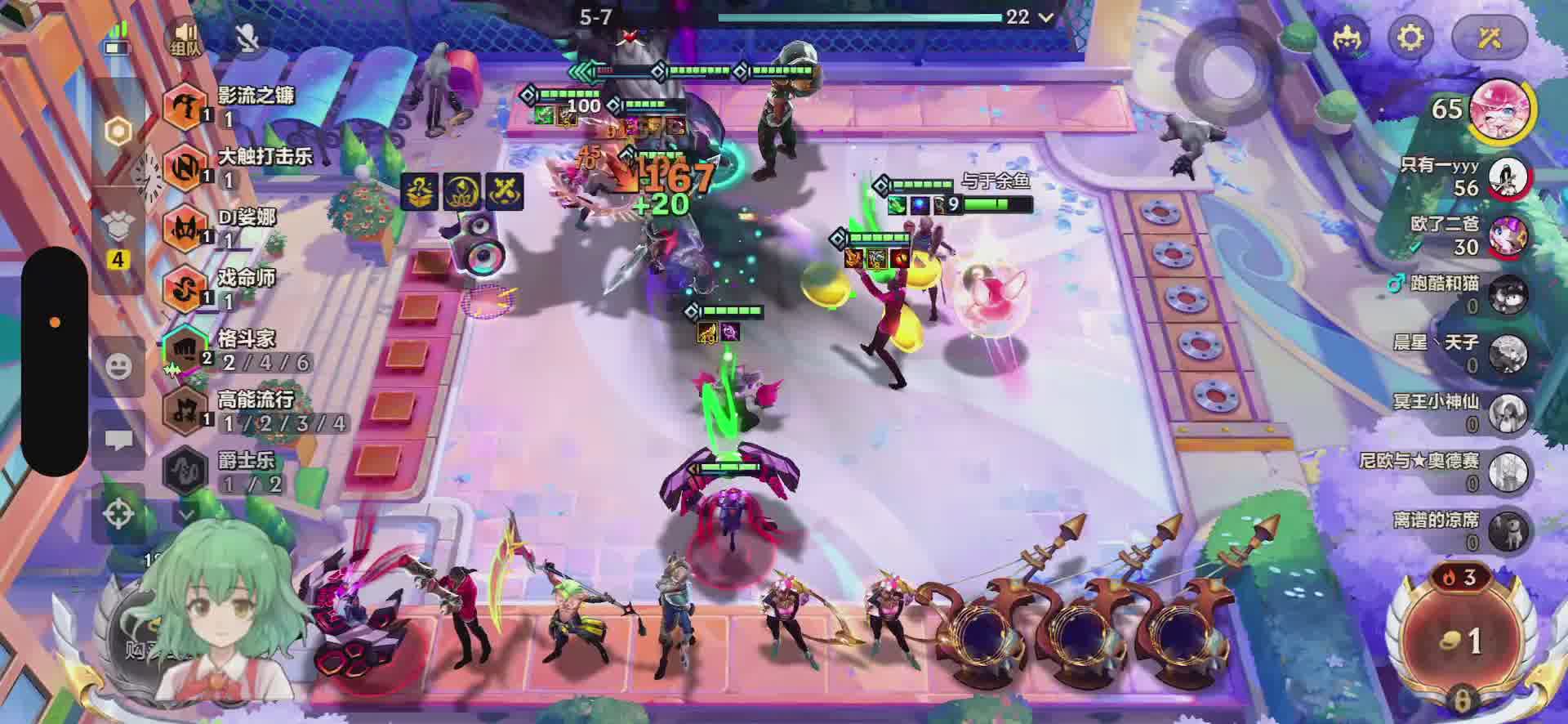Toggle the 组队 team voice speaker
1568x724 pixels.
pos(186,38)
